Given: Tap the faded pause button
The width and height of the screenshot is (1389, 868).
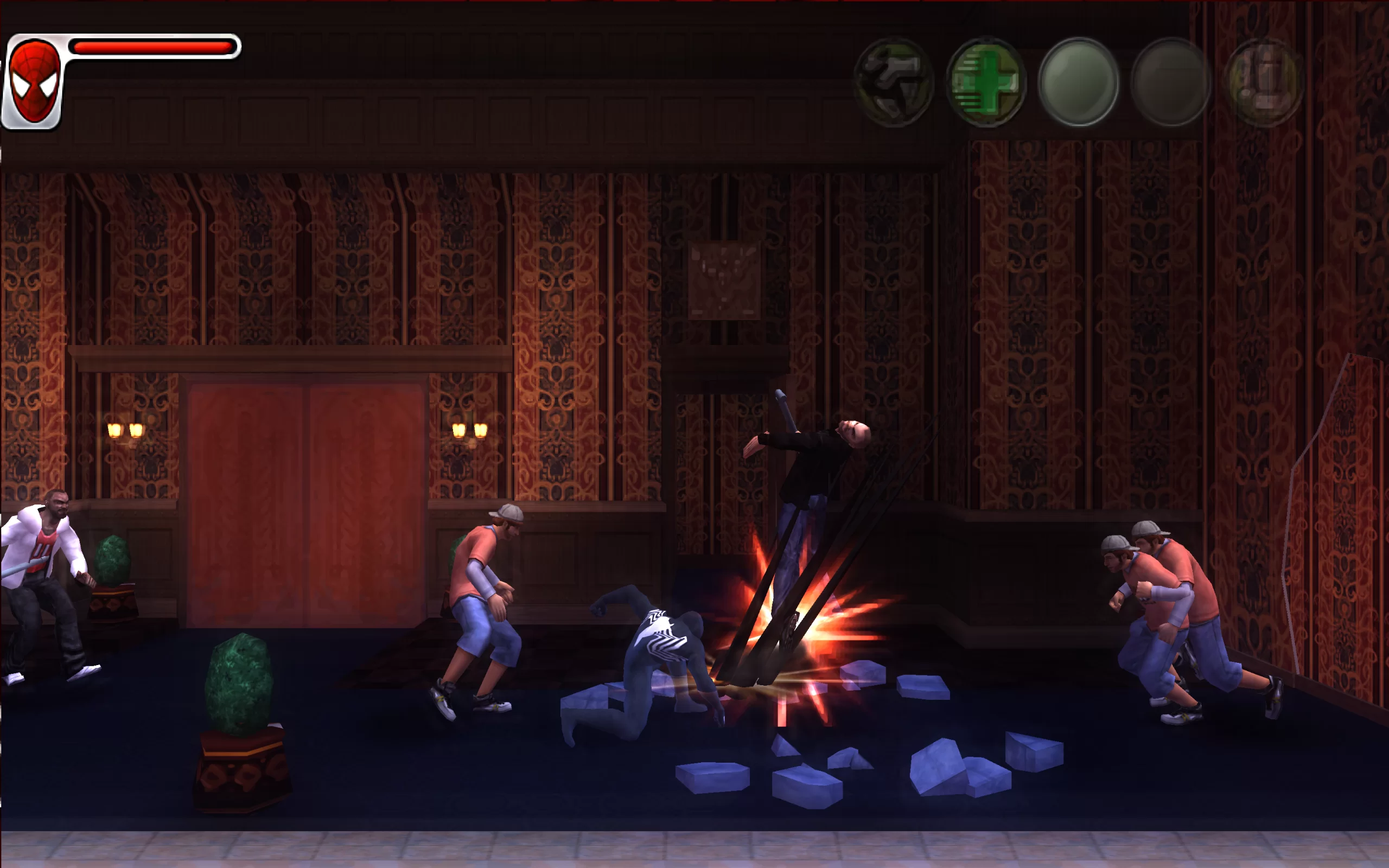Looking at the screenshot, I should click(1264, 82).
